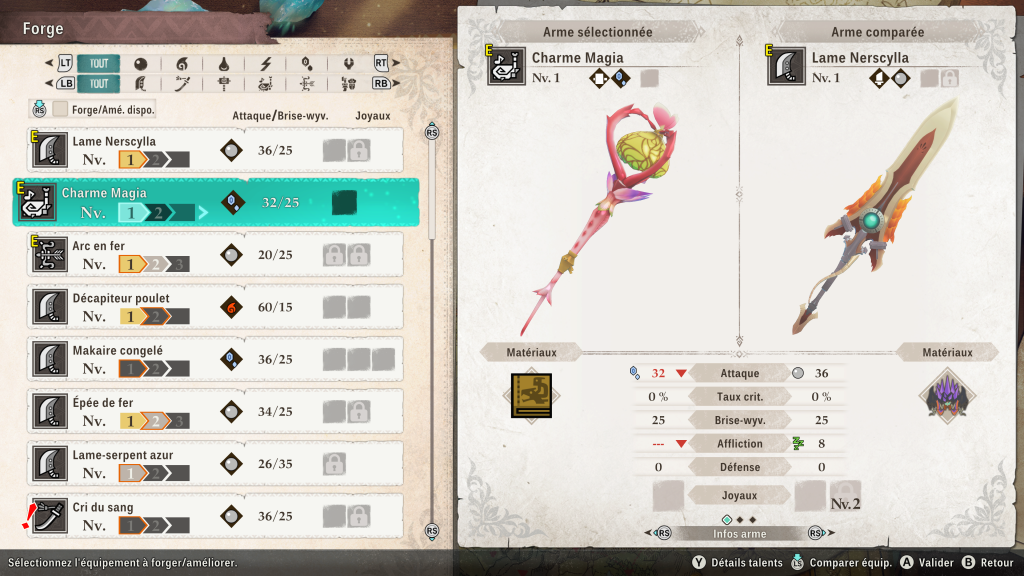The height and width of the screenshot is (576, 1024).
Task: Filter by fire element icon
Action: coord(182,64)
